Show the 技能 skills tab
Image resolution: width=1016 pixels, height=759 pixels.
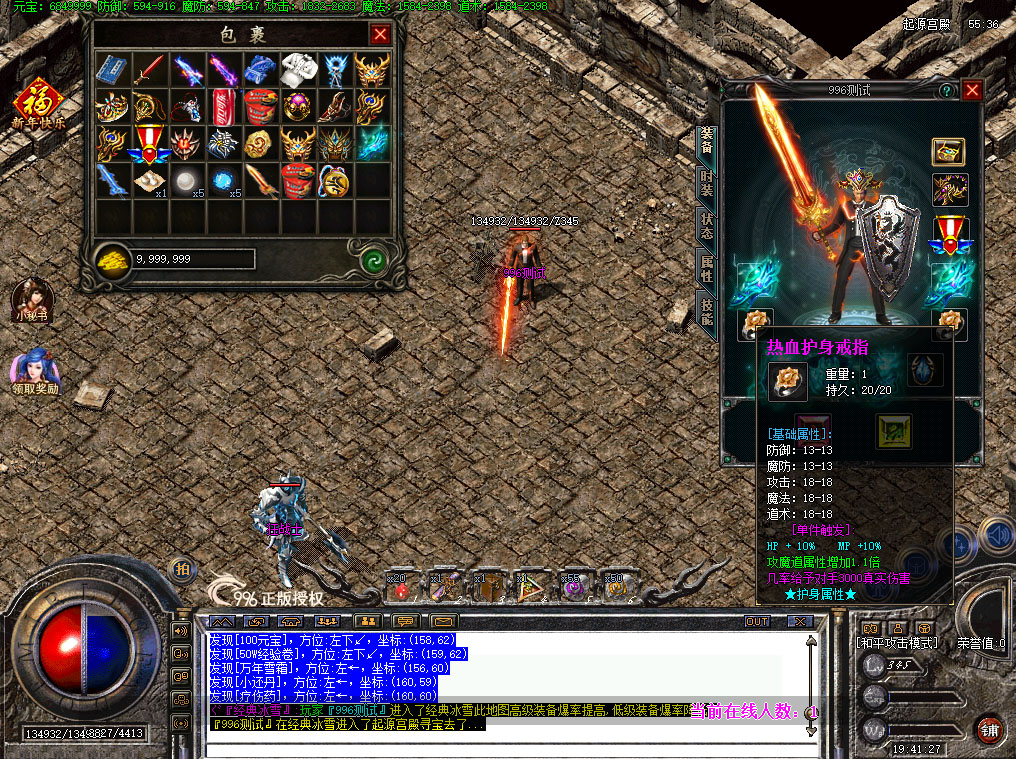707,312
